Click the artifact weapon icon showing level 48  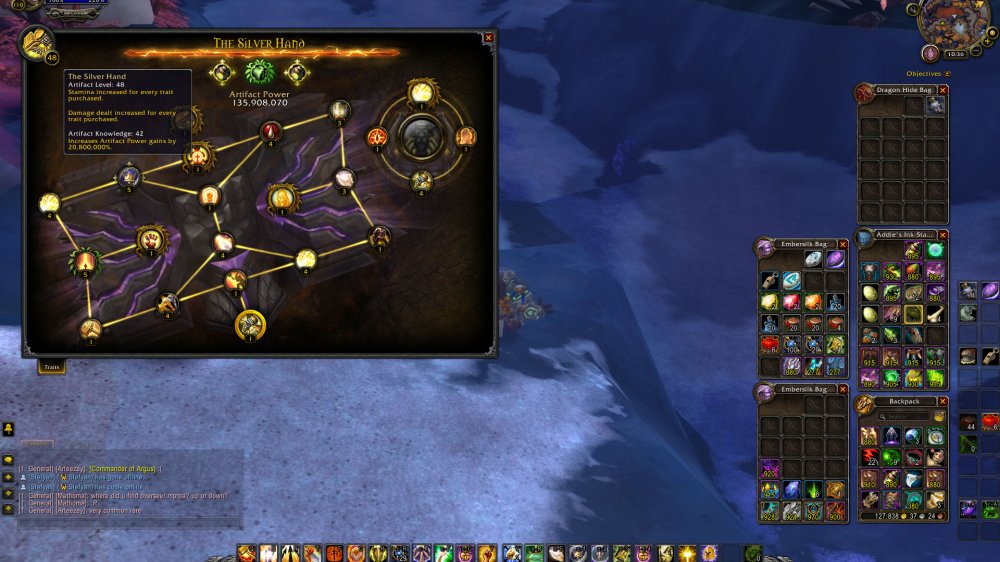click(36, 43)
